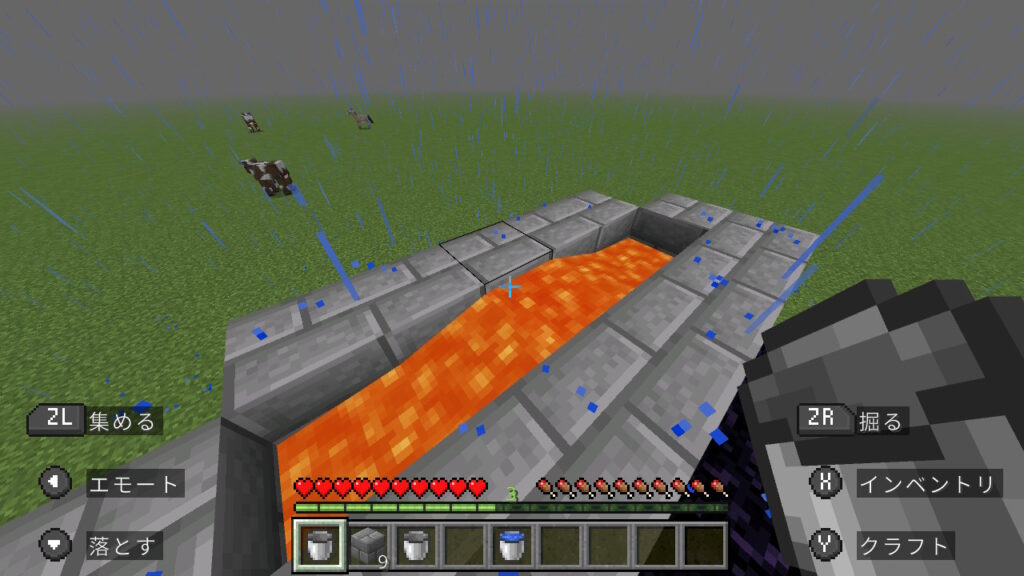Image resolution: width=1024 pixels, height=576 pixels.
Task: Select the stone bricks hotbar slot
Action: point(367,546)
